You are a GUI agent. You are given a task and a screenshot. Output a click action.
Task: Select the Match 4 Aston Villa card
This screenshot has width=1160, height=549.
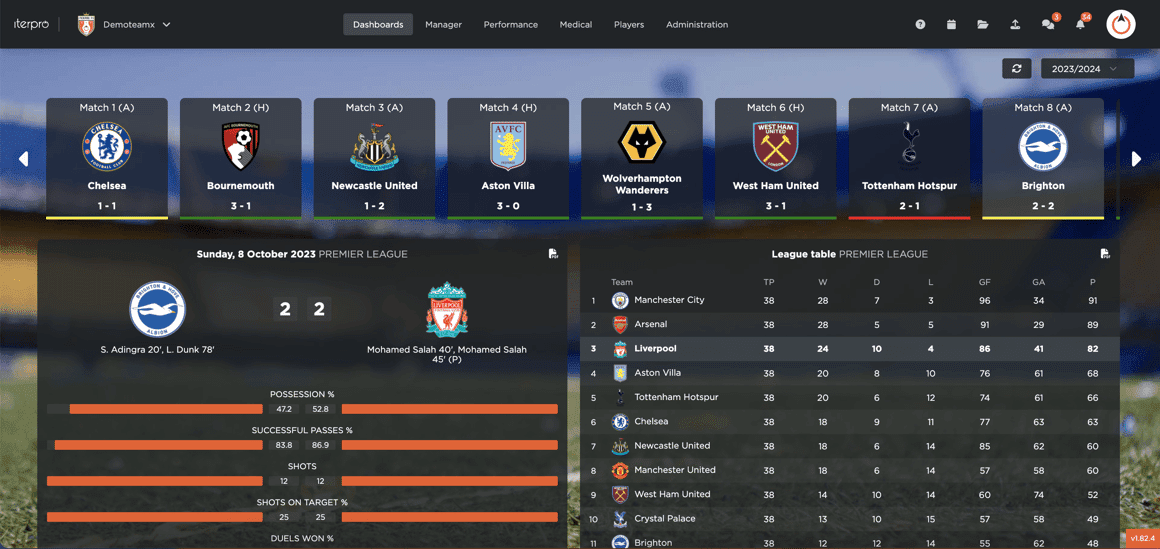tap(508, 158)
